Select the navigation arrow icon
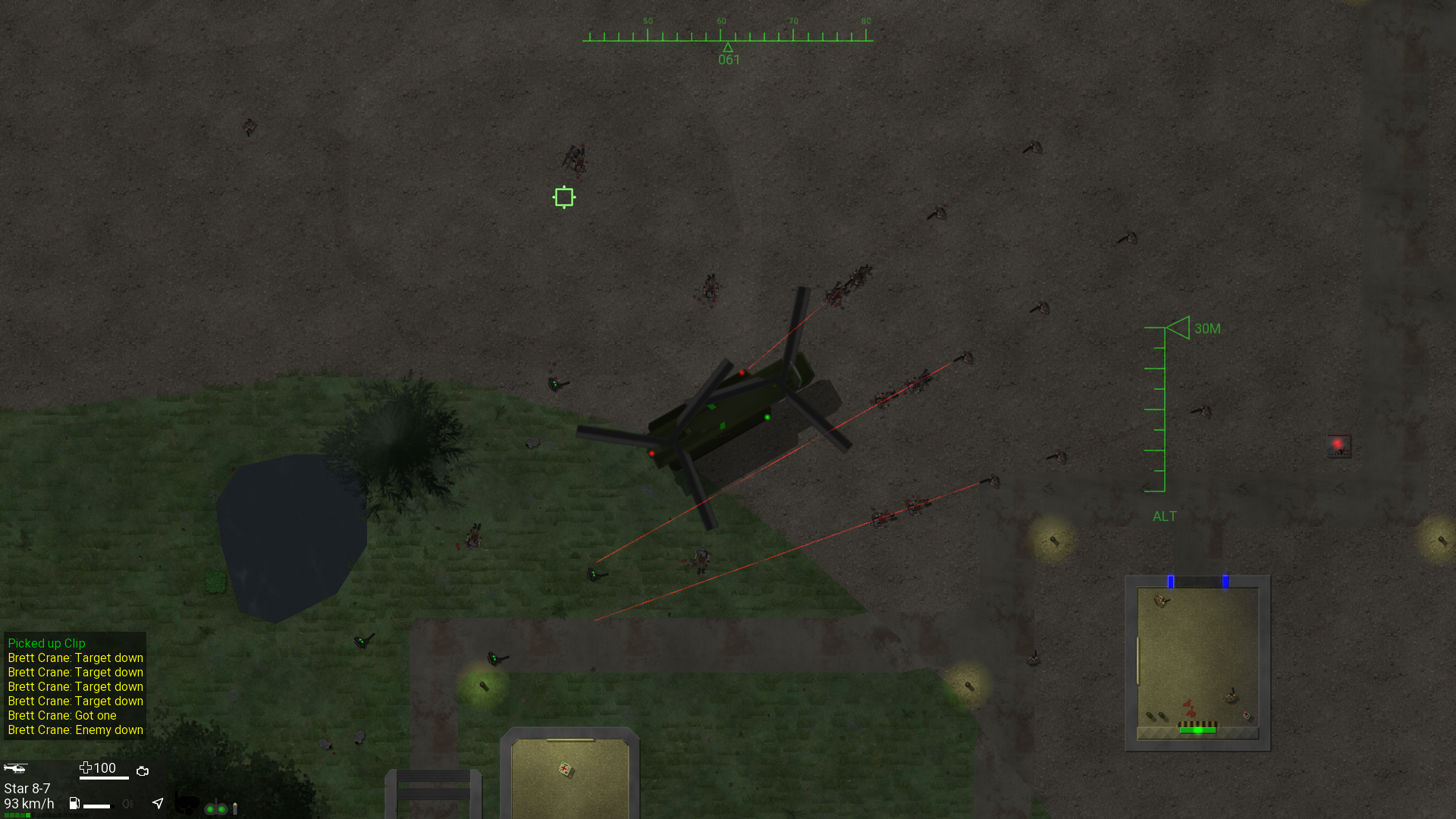Viewport: 1456px width, 819px height. click(158, 803)
